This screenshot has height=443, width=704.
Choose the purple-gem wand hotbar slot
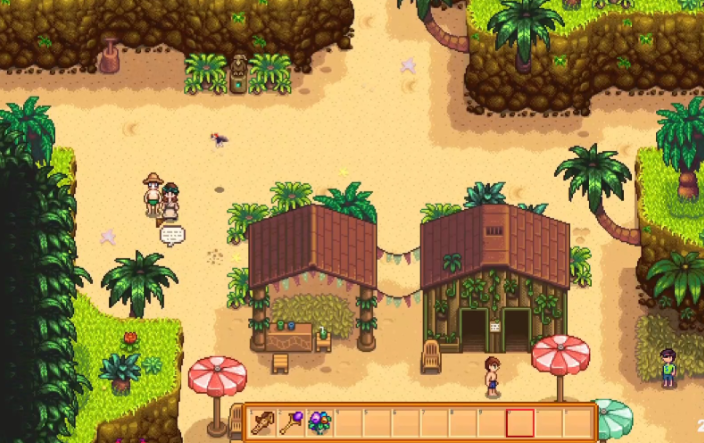[x=292, y=422]
